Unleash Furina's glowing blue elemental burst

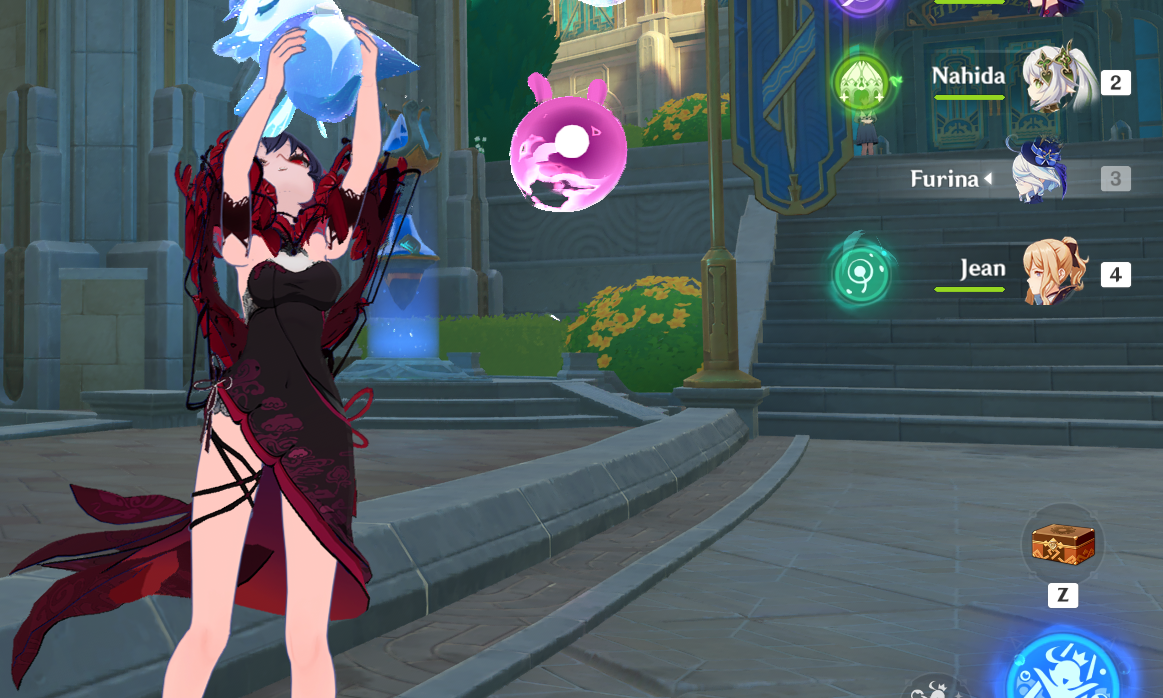[1062, 672]
